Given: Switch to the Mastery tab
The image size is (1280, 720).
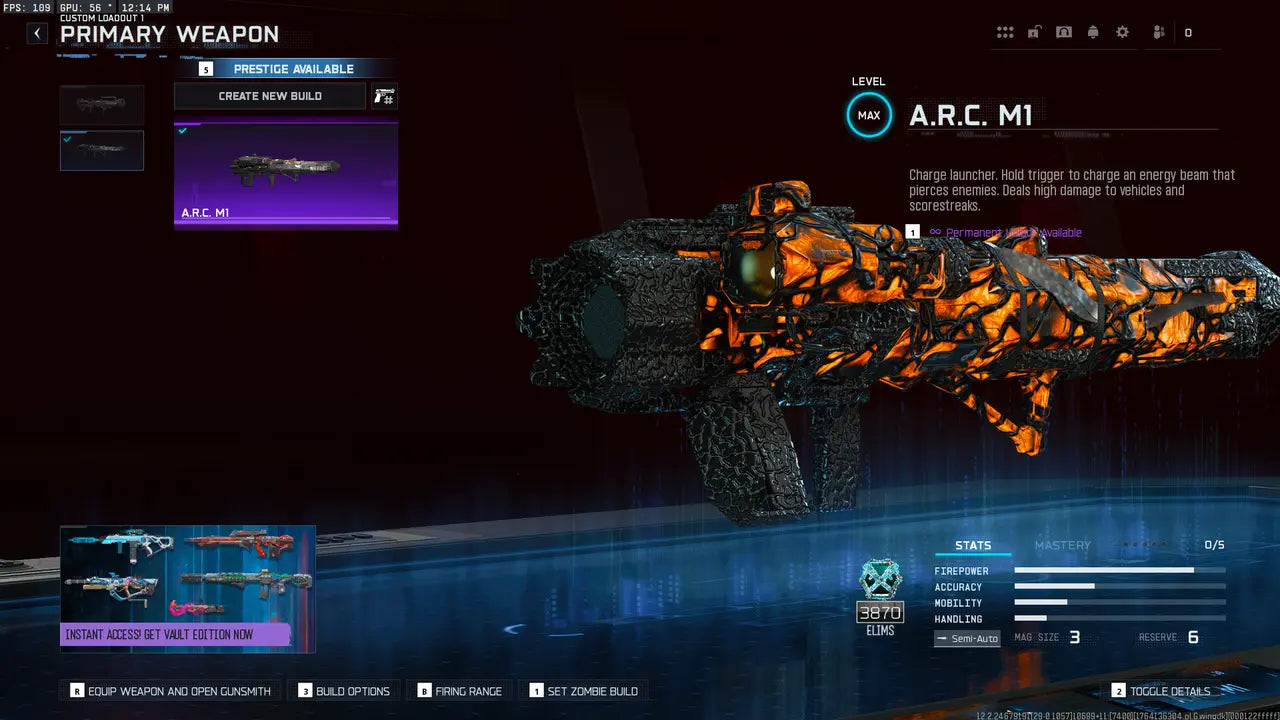Looking at the screenshot, I should [x=1062, y=545].
